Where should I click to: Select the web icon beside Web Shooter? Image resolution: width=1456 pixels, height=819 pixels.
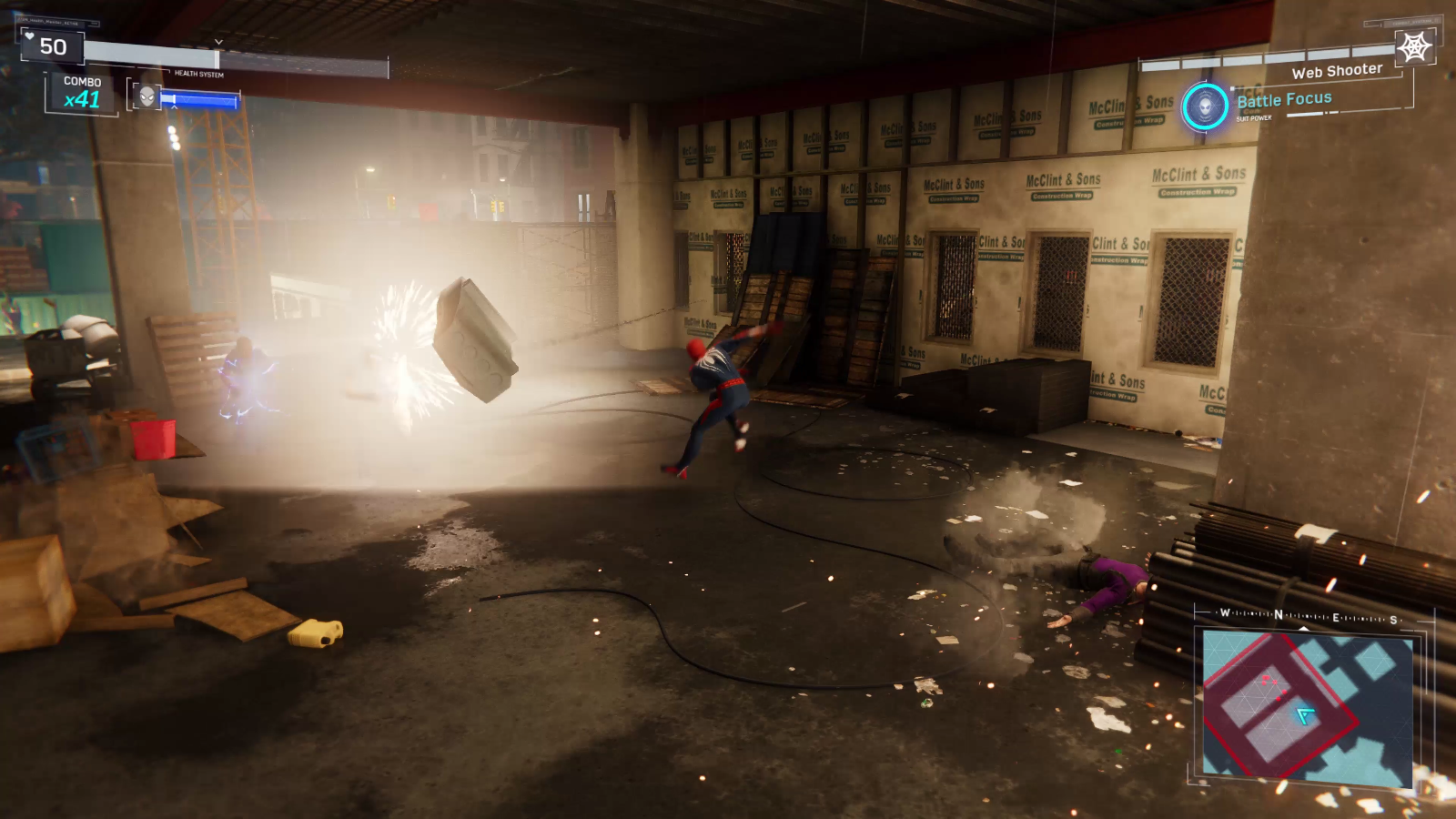tap(1413, 45)
